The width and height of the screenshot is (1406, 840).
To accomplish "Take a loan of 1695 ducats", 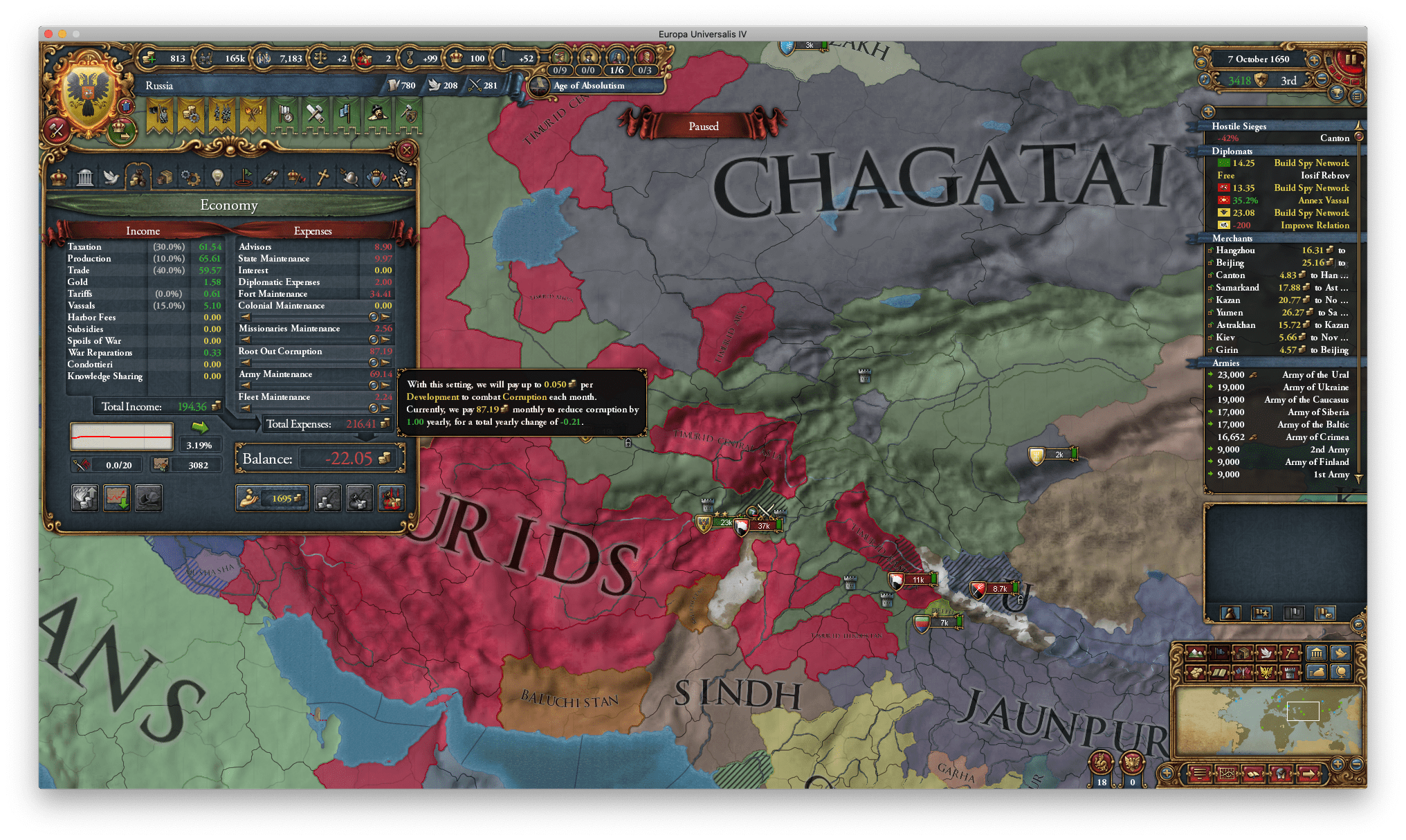I will (x=272, y=498).
